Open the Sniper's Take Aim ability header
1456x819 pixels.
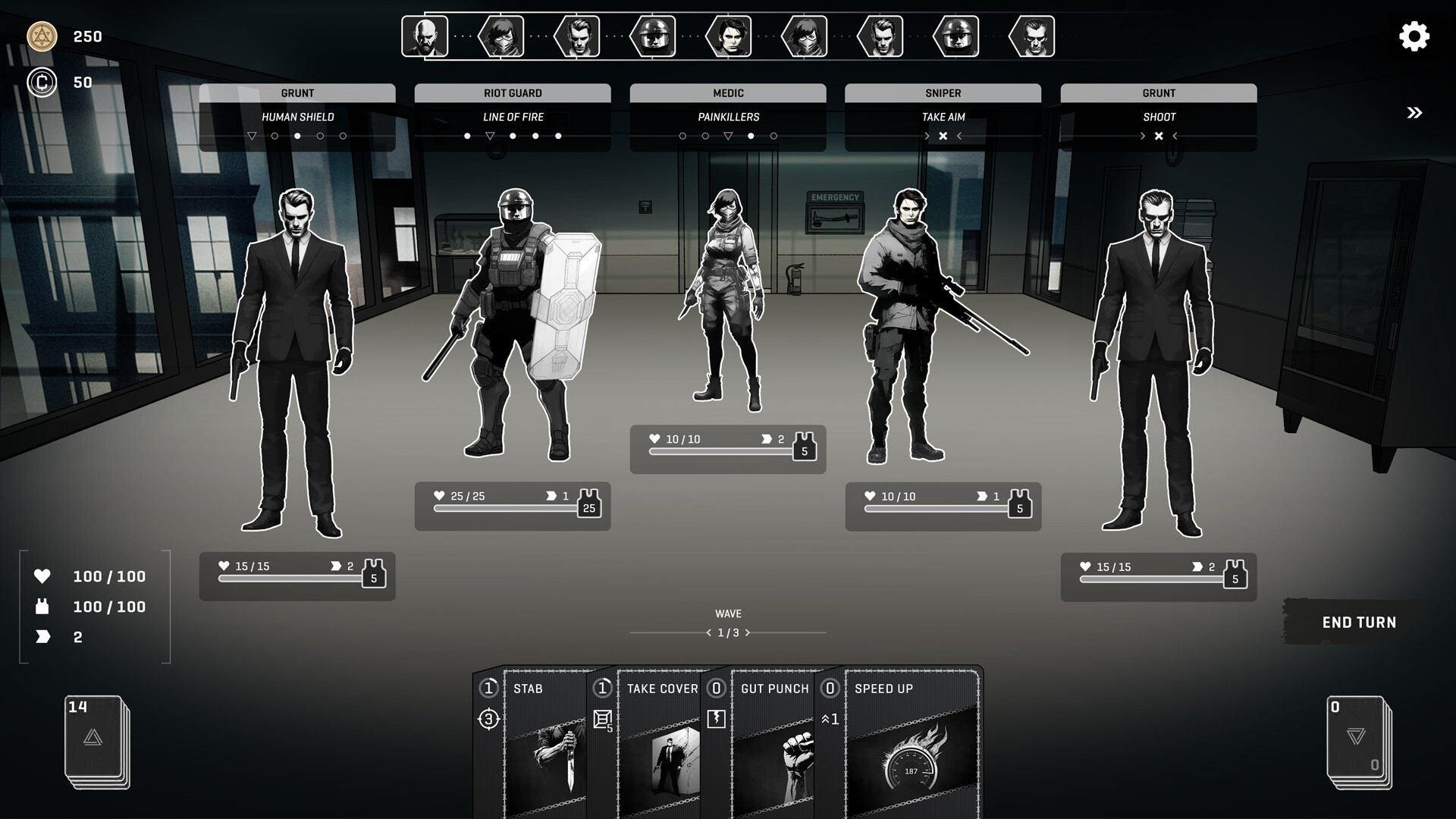pos(943,117)
